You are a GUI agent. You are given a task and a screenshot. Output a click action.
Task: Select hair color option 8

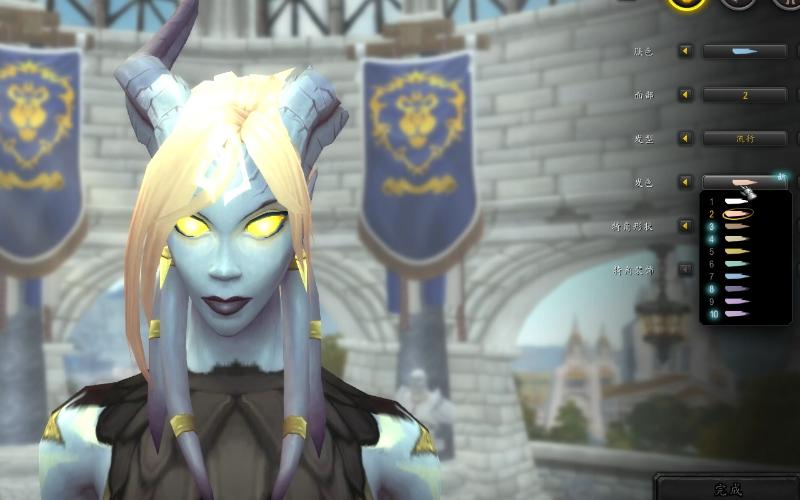click(736, 289)
